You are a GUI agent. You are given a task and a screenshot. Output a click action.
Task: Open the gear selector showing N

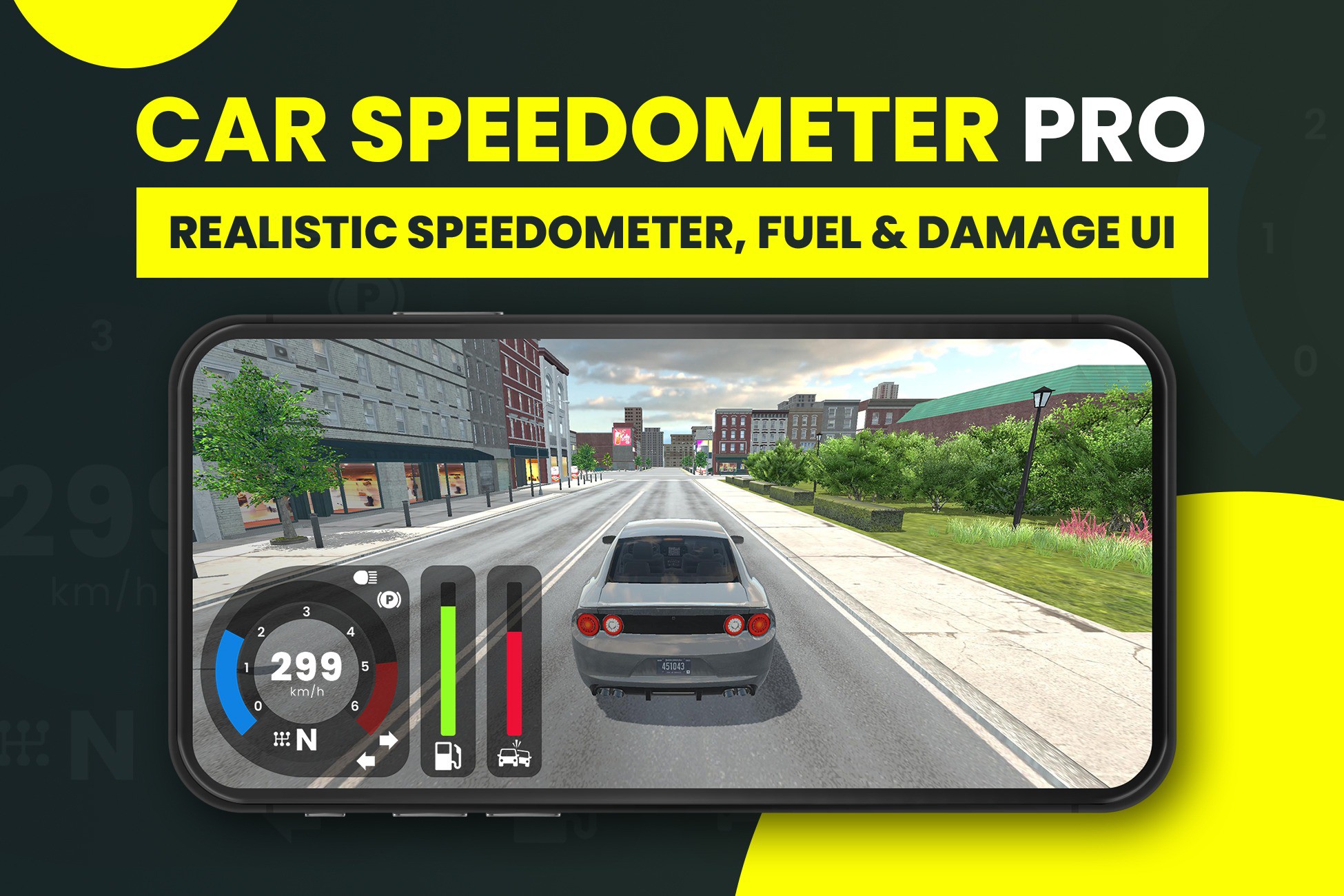(x=307, y=740)
